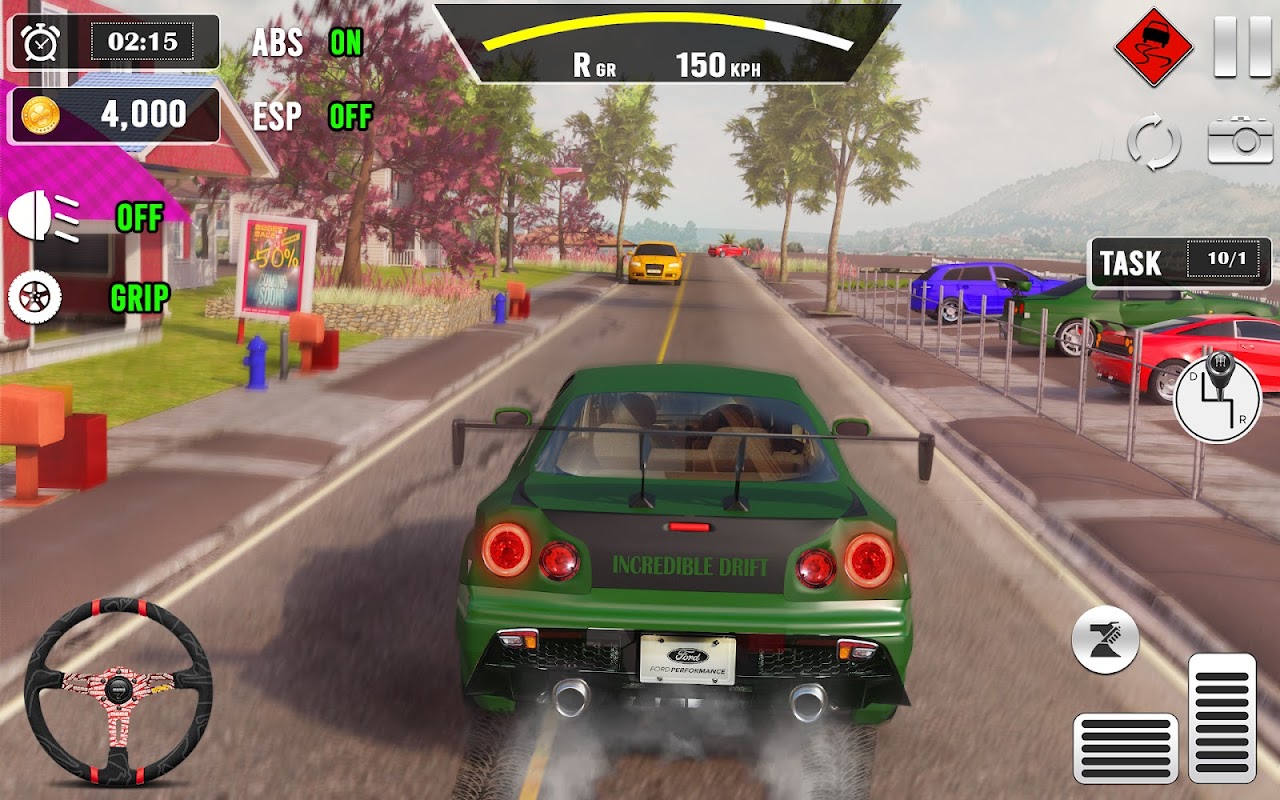Open the TASK tracker panel
Screen dimensions: 1280x800
click(x=1179, y=263)
